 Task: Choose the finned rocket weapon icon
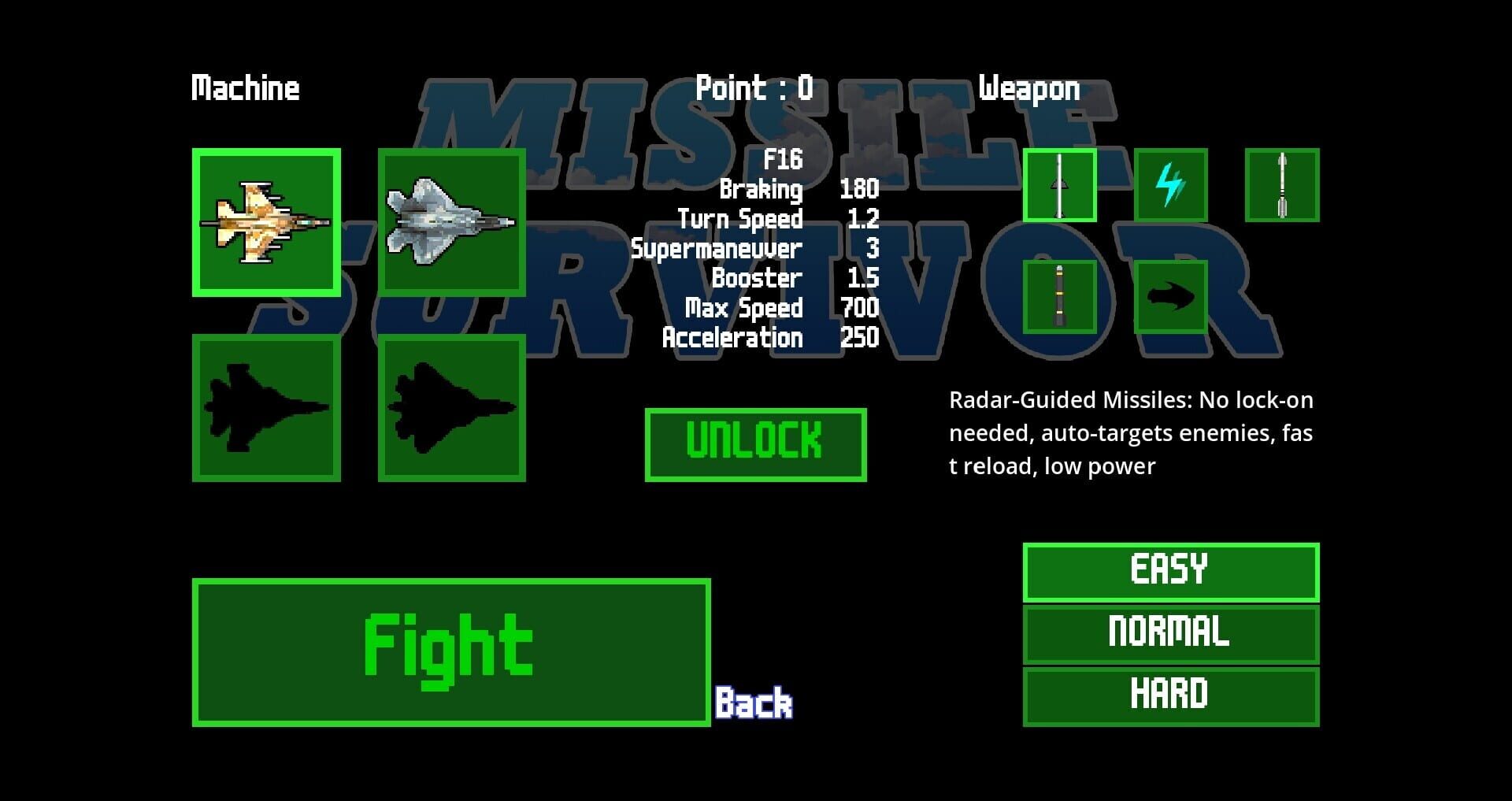[1281, 187]
